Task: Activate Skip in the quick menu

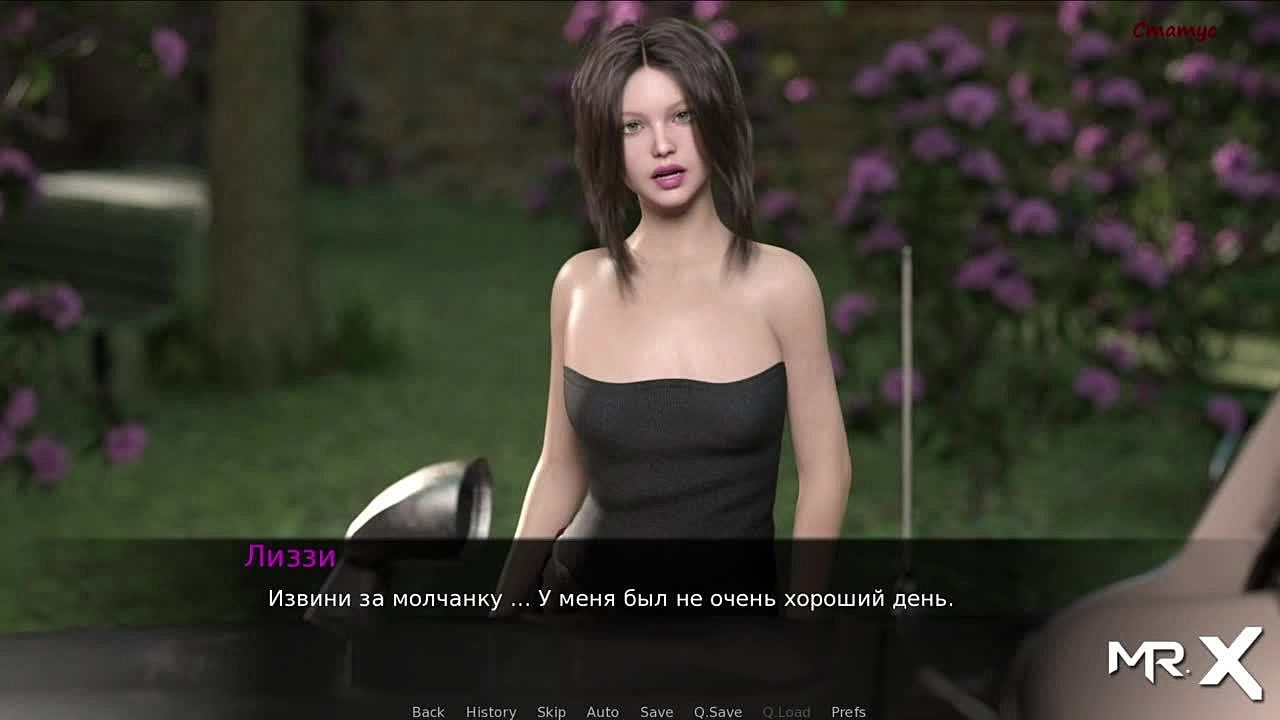Action: tap(551, 712)
